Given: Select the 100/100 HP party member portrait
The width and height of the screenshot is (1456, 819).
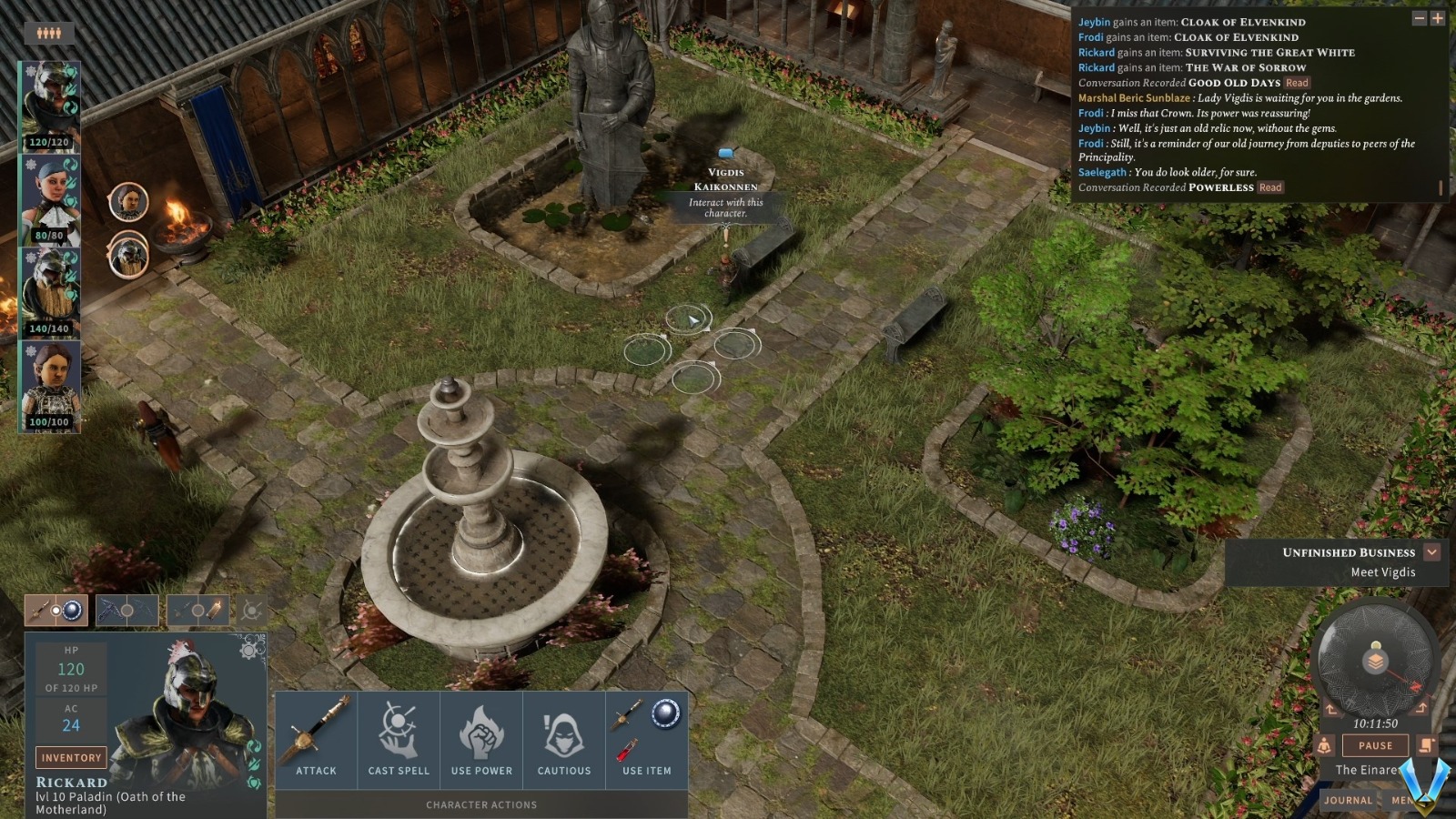Looking at the screenshot, I should pos(50,386).
